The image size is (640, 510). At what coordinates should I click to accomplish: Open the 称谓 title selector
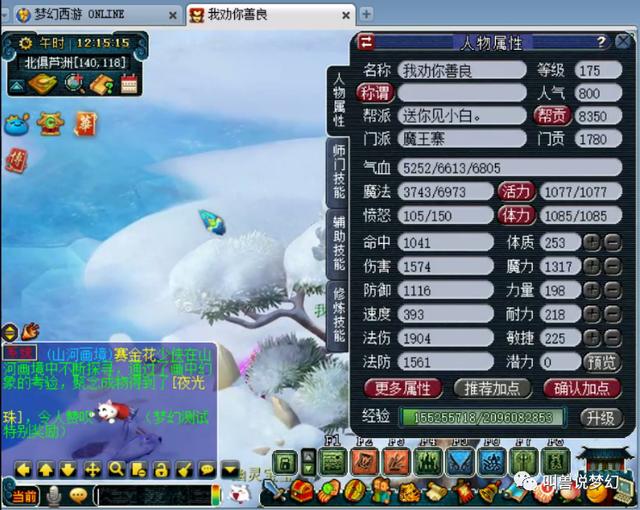[x=376, y=92]
